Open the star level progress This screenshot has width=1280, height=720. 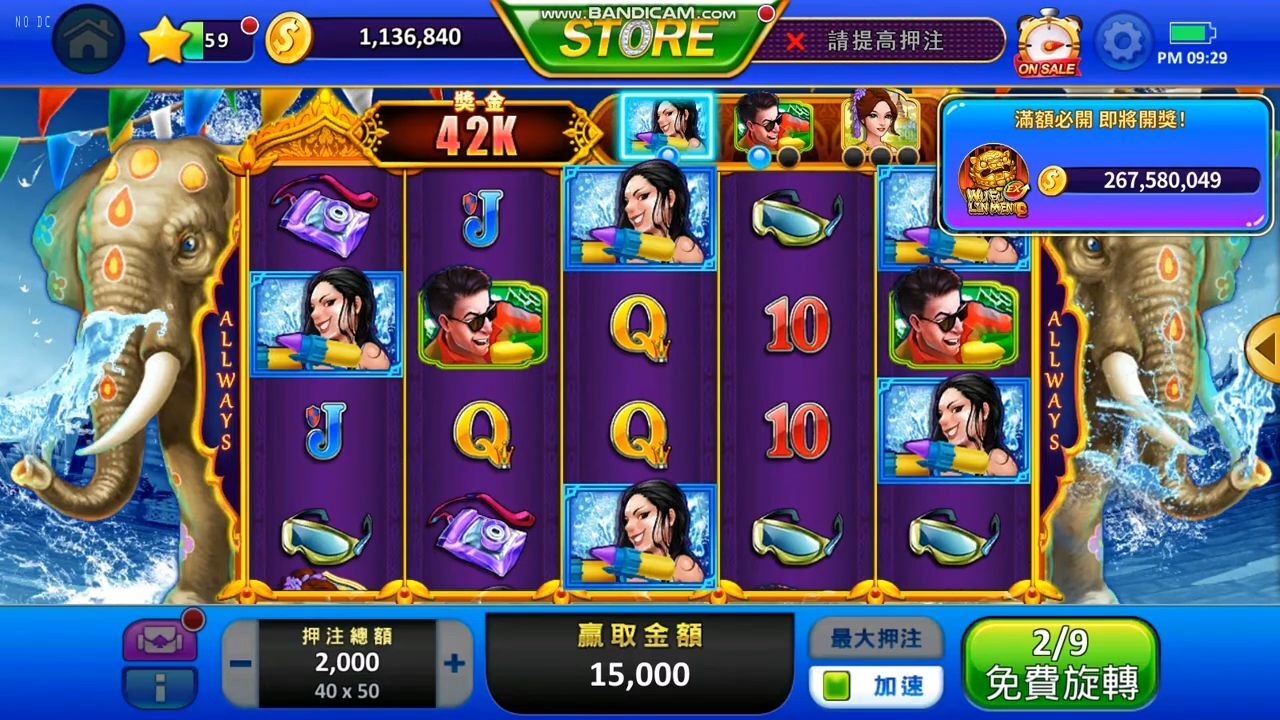(163, 40)
